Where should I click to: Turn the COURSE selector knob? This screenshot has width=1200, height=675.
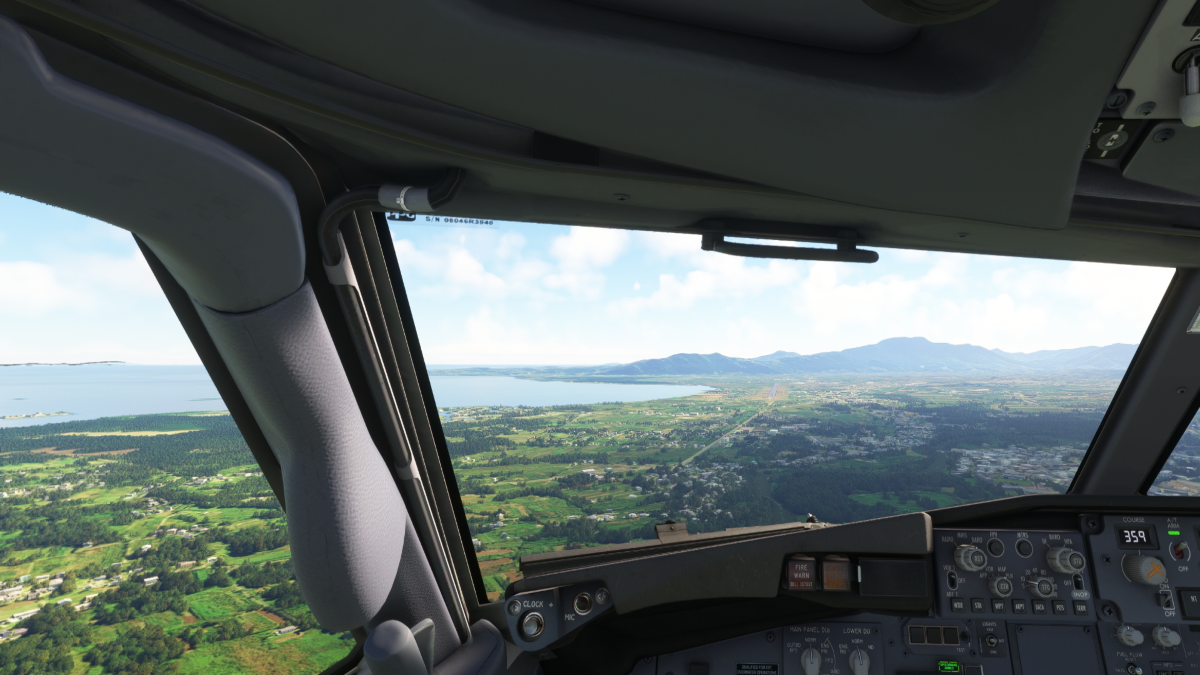[x=1144, y=569]
